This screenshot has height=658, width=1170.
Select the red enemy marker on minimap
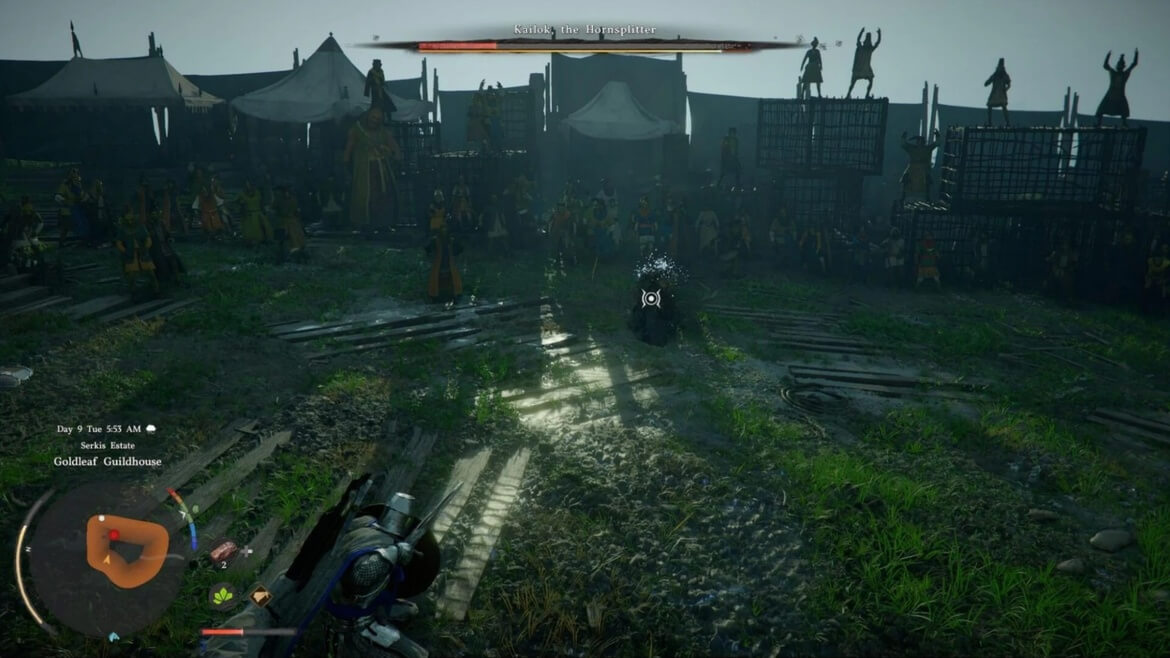[x=114, y=535]
